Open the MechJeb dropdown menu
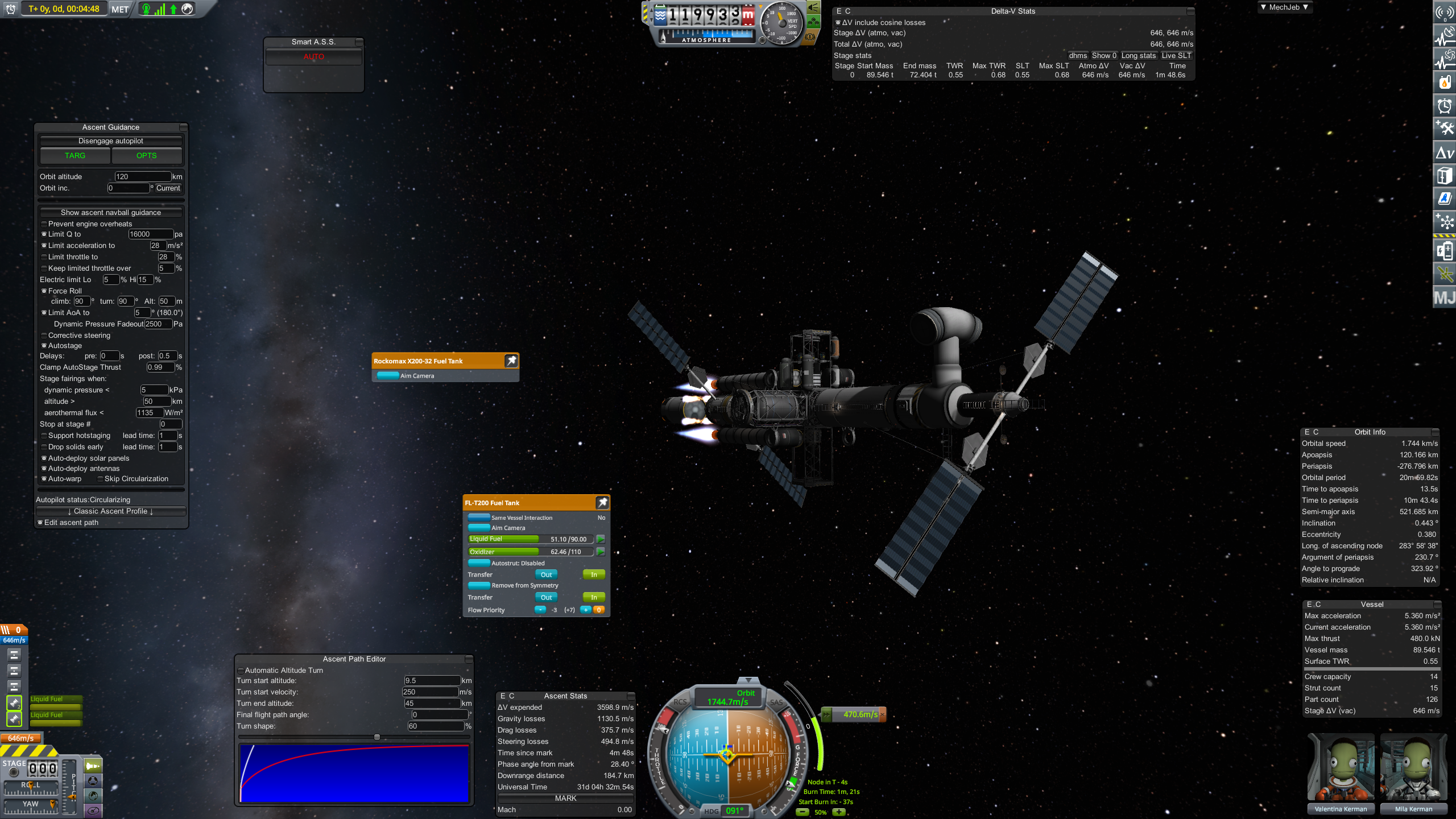Viewport: 1456px width, 819px height. coord(1284,7)
